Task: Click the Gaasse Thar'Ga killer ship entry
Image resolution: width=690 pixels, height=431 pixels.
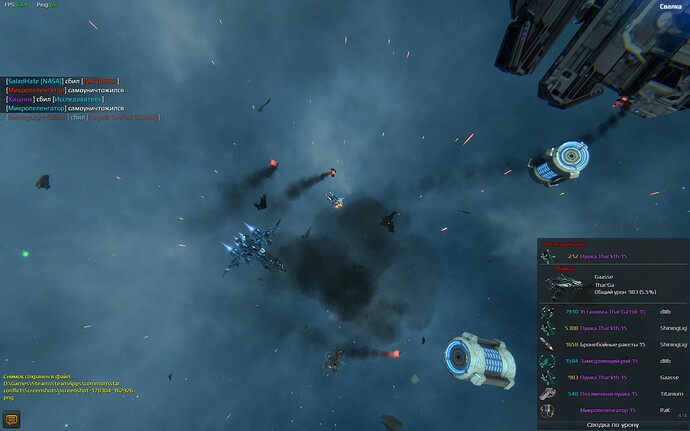Action: pos(613,283)
